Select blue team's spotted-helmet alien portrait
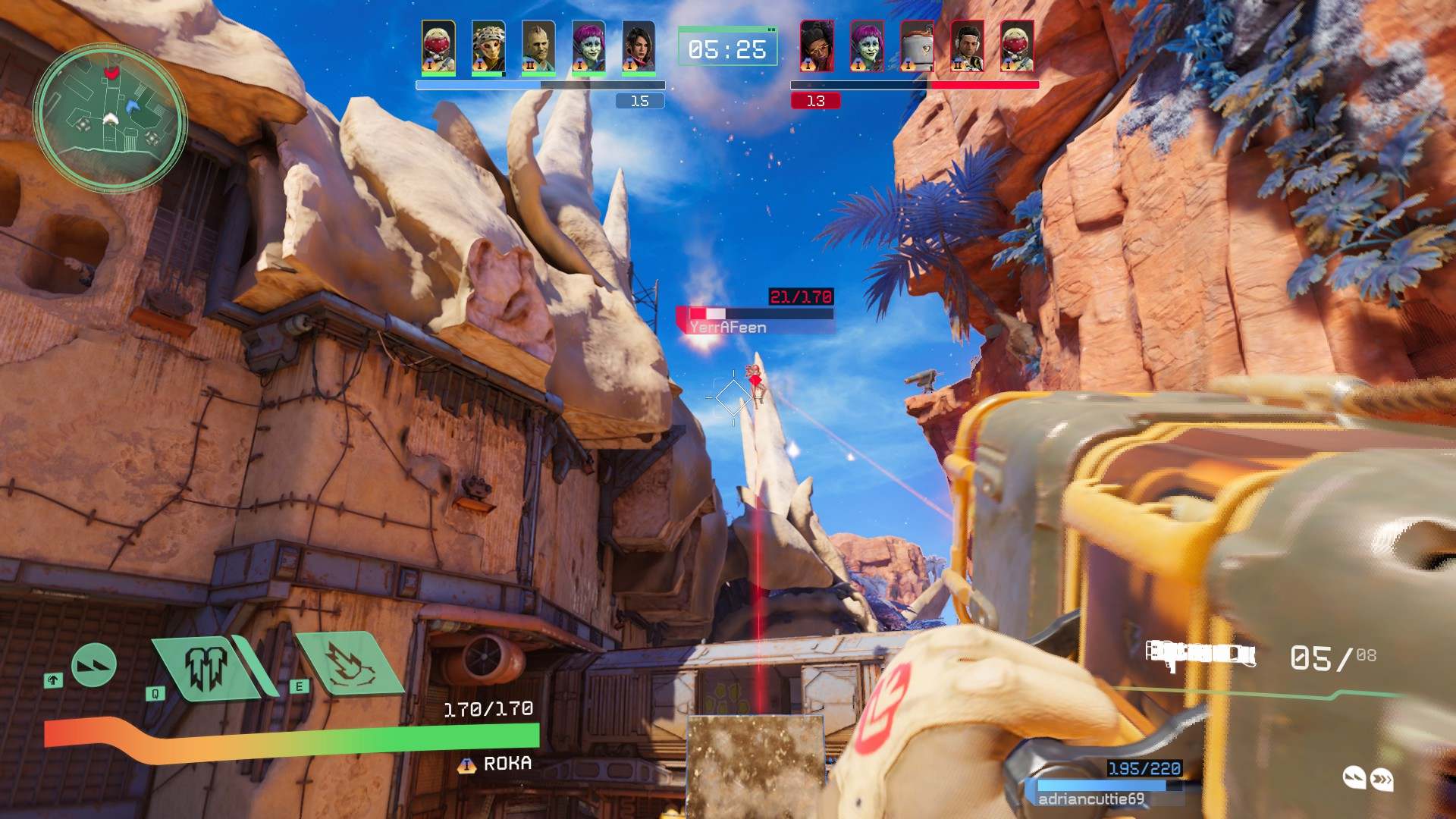 point(488,47)
